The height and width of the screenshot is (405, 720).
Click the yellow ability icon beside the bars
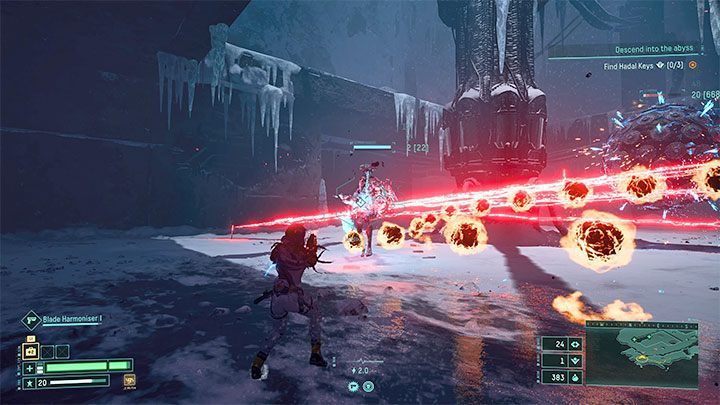(x=129, y=380)
